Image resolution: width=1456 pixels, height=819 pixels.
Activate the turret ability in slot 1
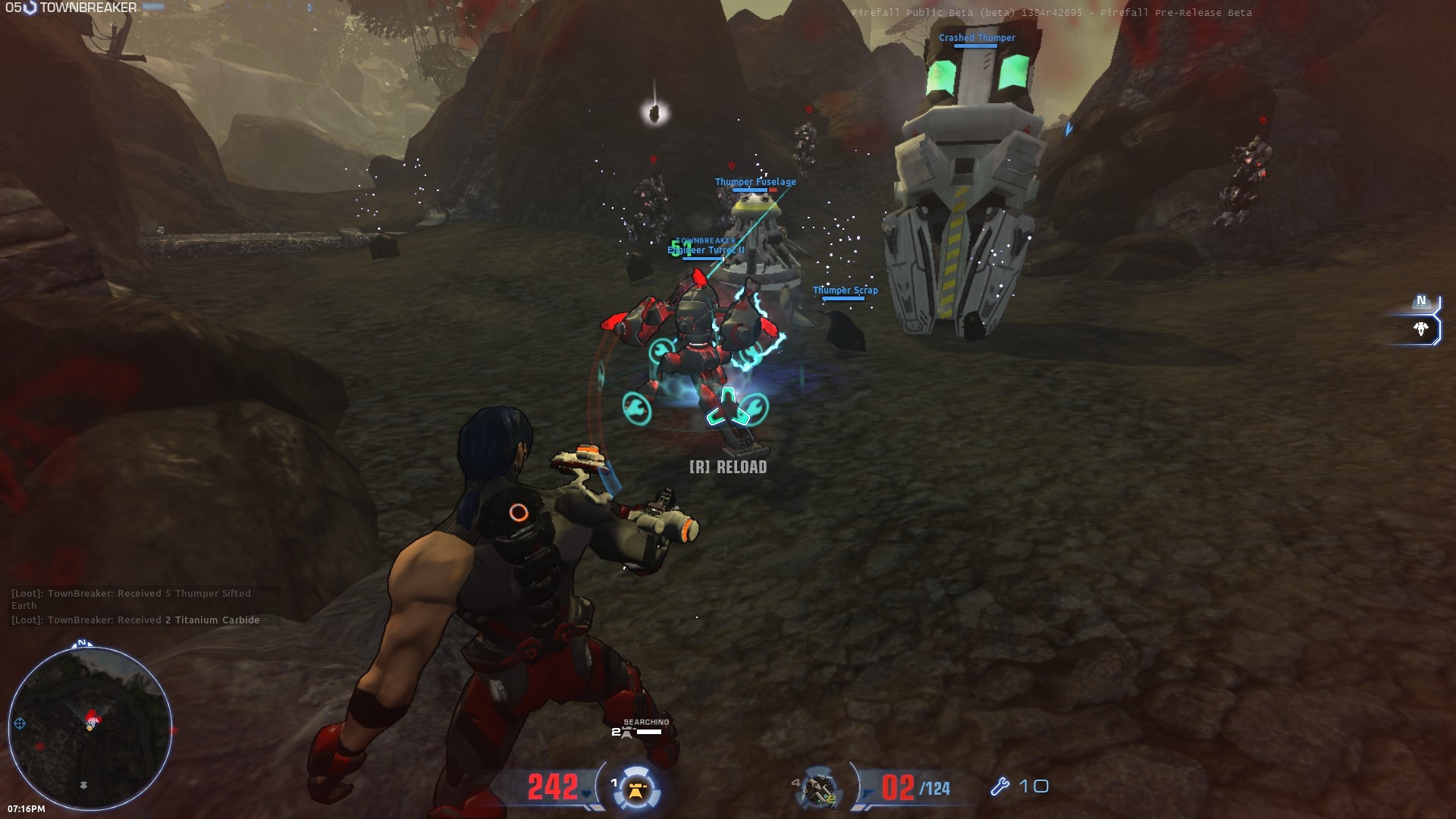[636, 790]
